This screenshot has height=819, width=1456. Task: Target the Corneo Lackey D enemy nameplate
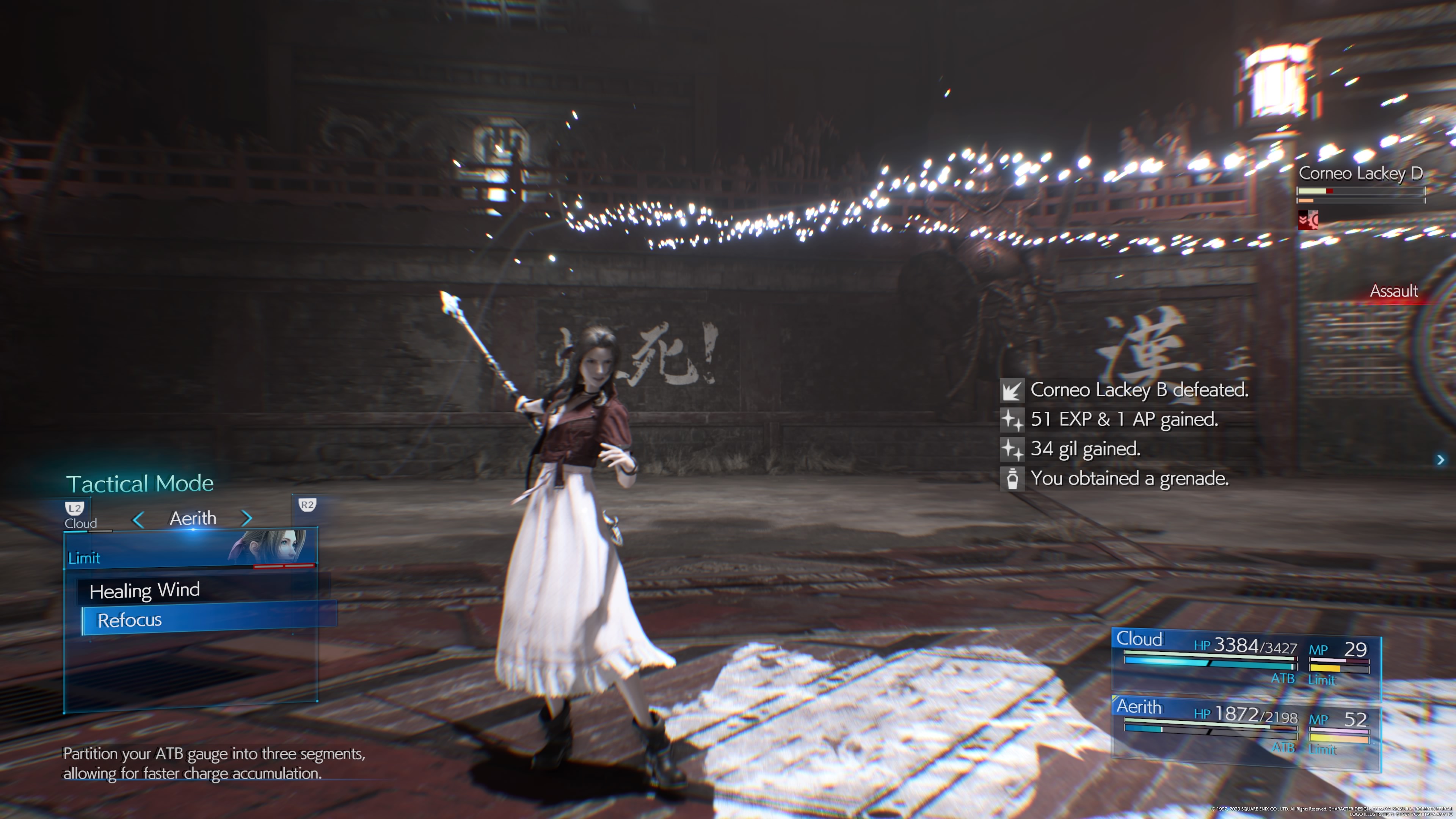[1360, 174]
